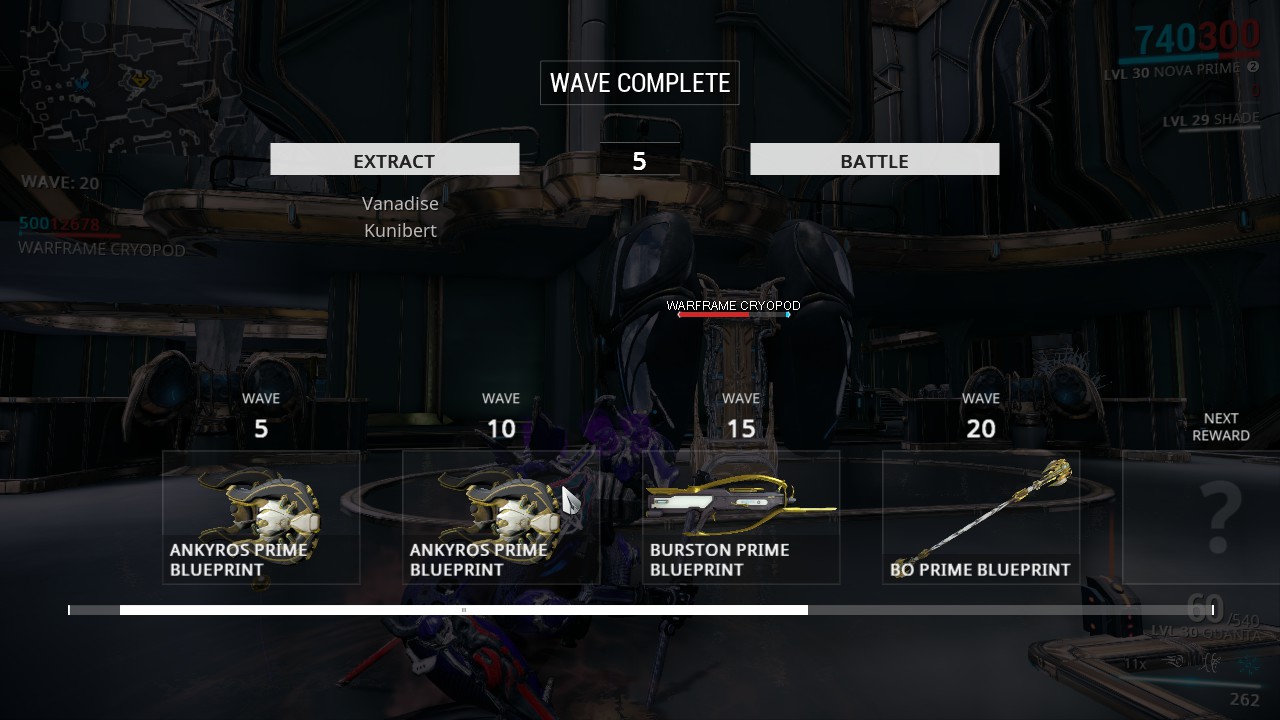
Task: Choose the Extract option
Action: click(x=394, y=160)
